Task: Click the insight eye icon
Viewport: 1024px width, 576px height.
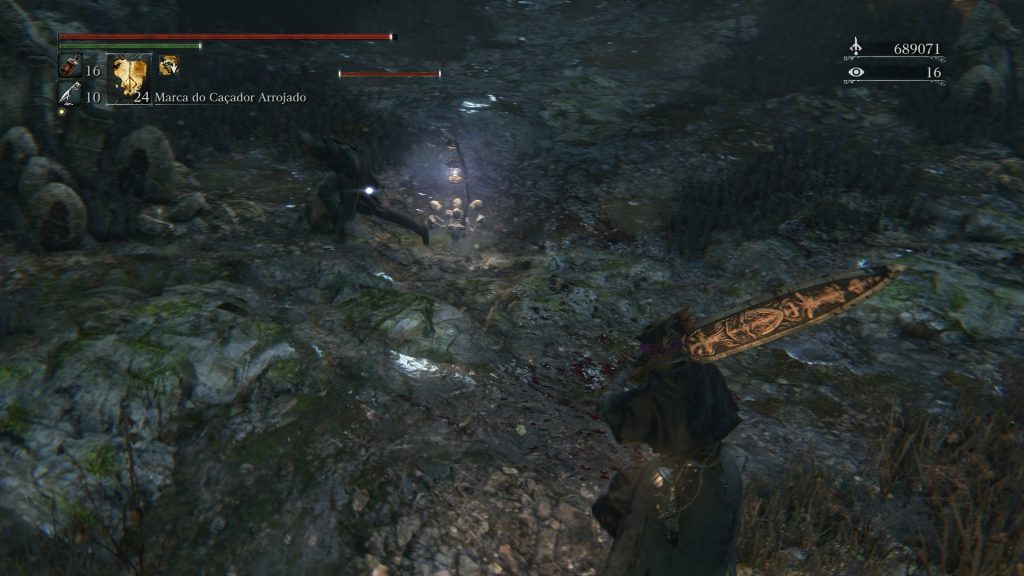Action: [855, 72]
